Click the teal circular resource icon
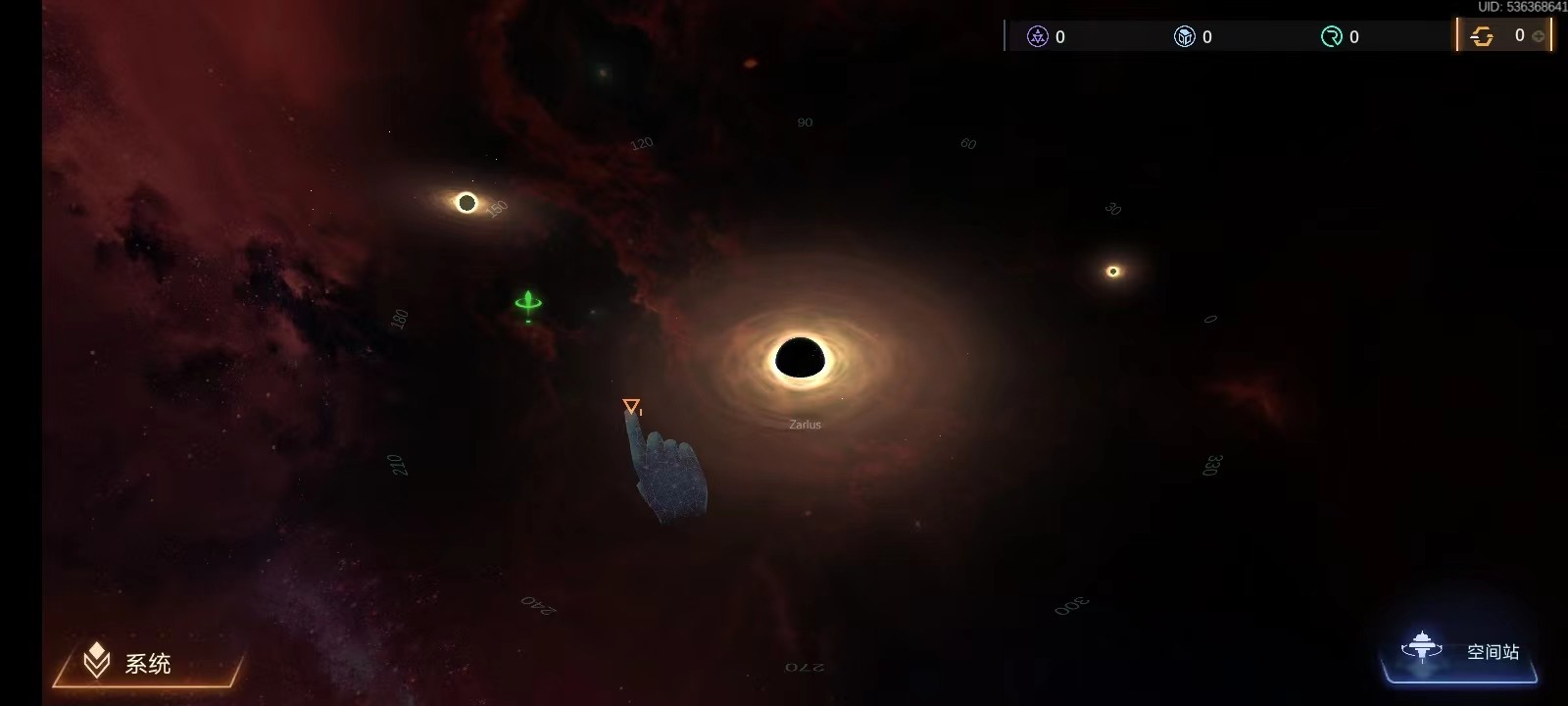This screenshot has height=706, width=1568. coord(1331,37)
